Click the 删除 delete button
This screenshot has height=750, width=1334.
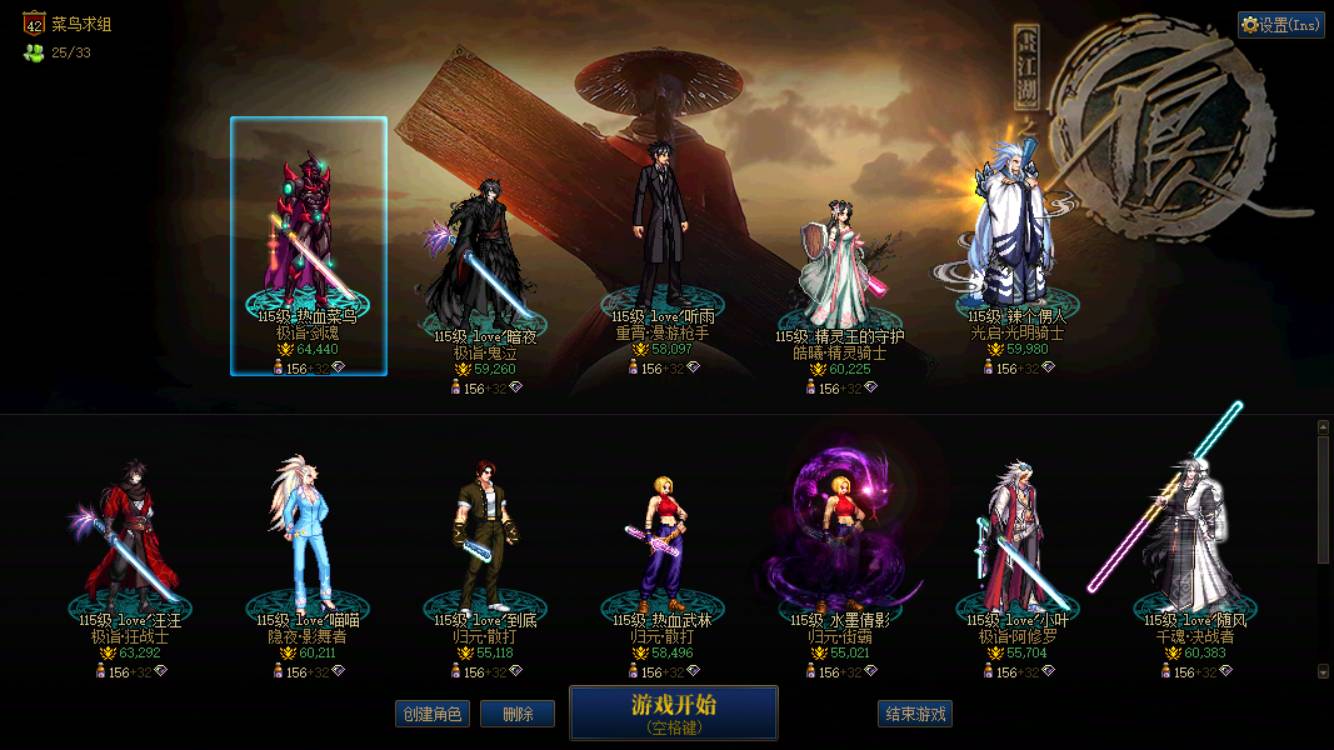pos(517,714)
